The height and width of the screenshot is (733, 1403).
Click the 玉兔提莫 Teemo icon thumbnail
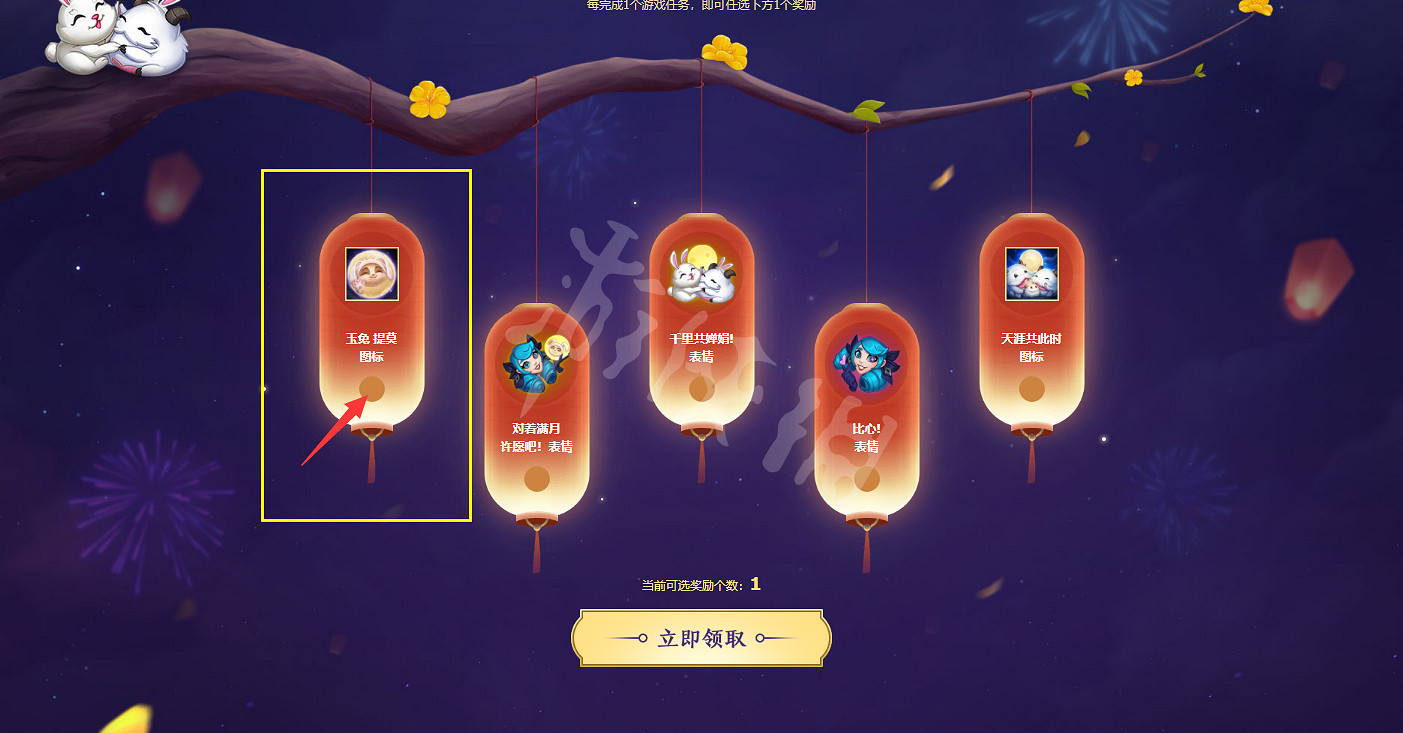point(371,271)
